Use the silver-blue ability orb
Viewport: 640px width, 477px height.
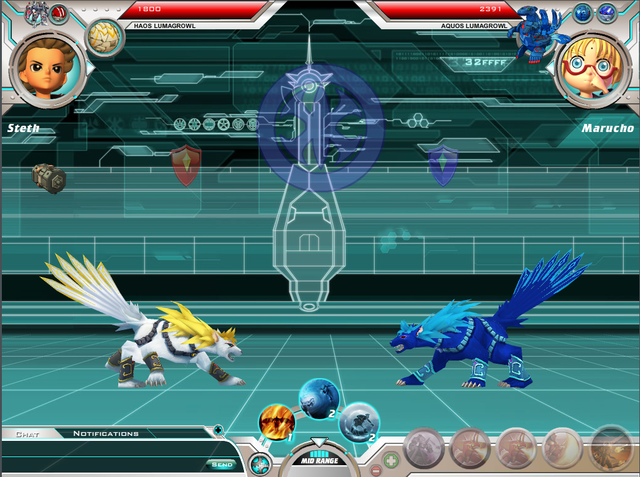(357, 423)
